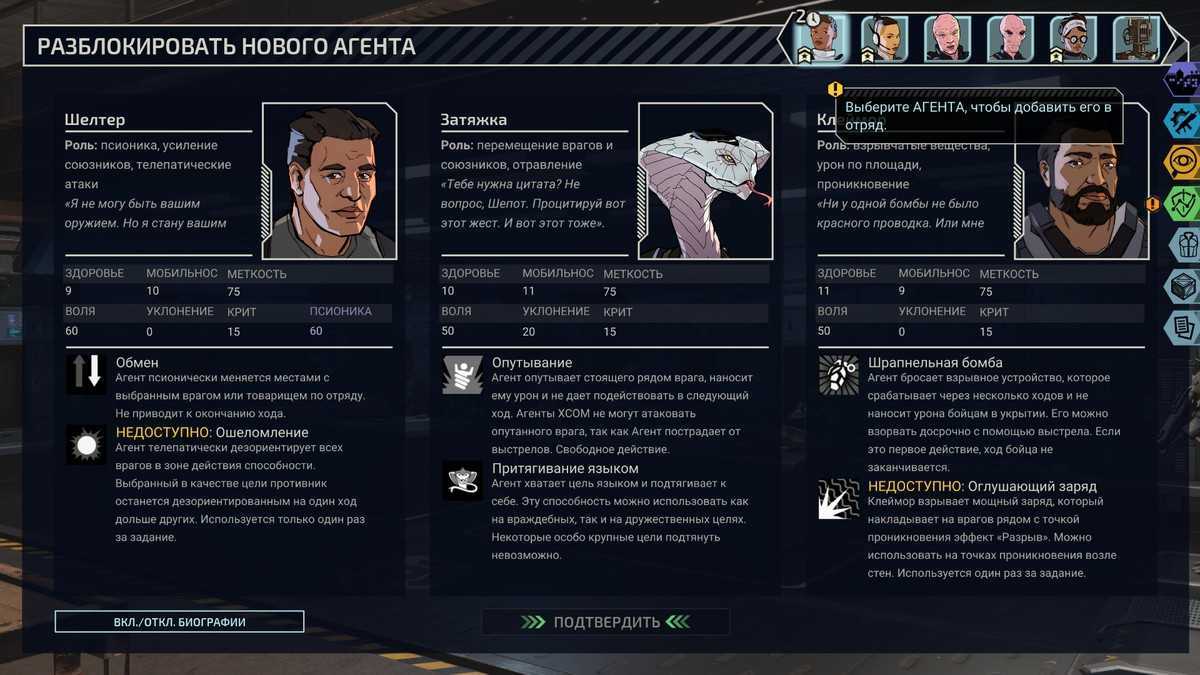1200x675 pixels.
Task: Click the Шрапнельная бомба ability icon
Action: pyautogui.click(x=838, y=373)
